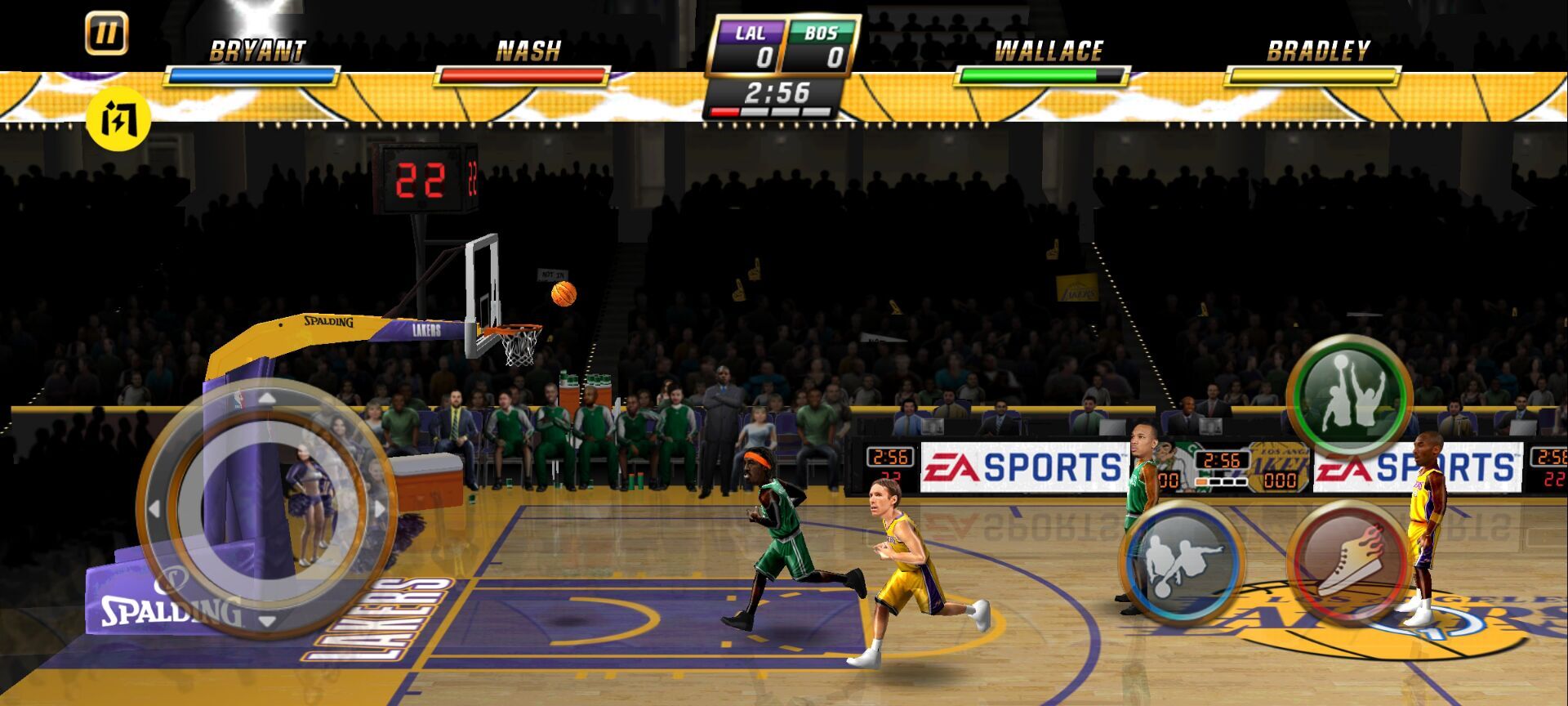Pause the game with the pause button
Image resolution: width=1568 pixels, height=706 pixels.
pyautogui.click(x=106, y=34)
